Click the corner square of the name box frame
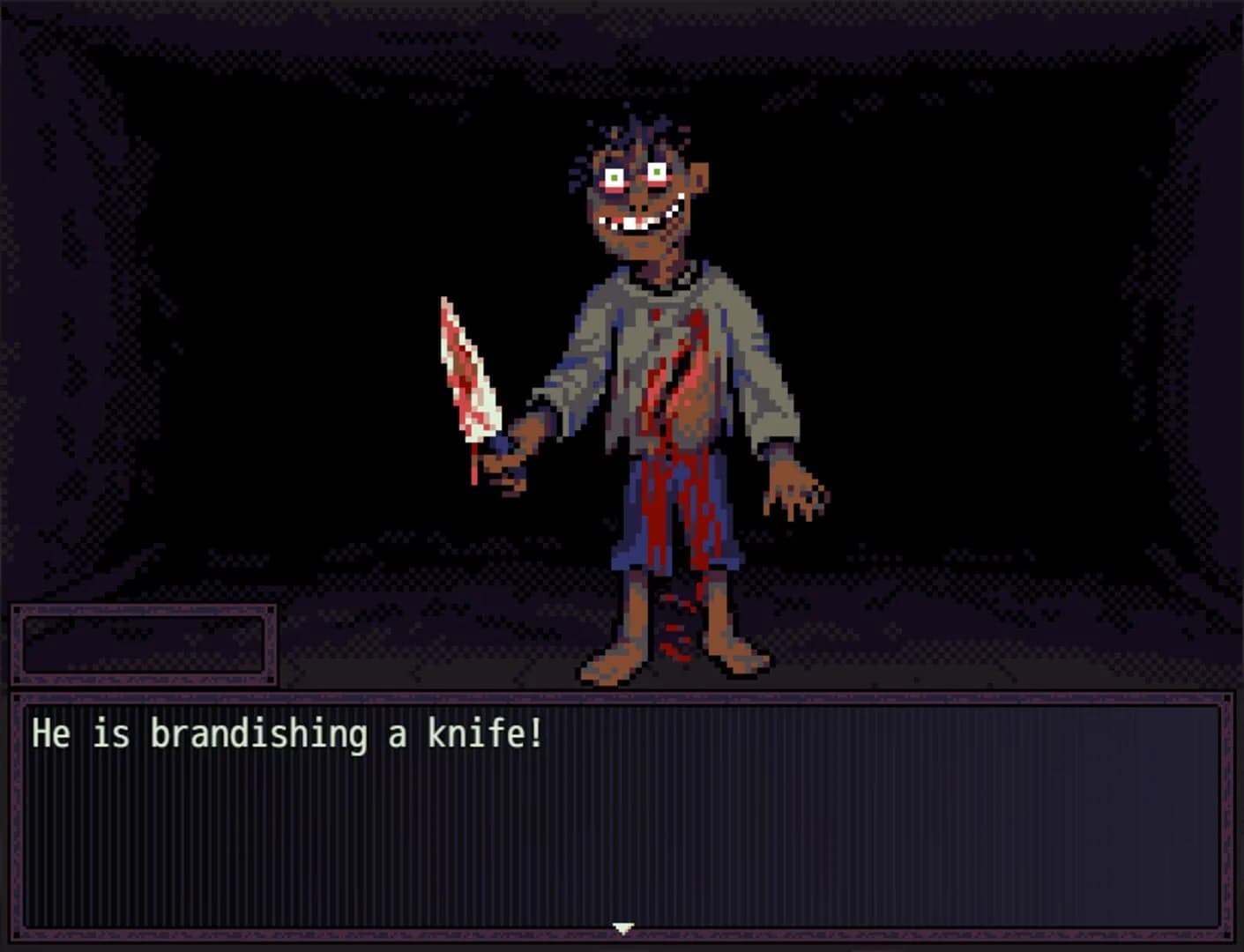Screen dimensions: 1244x952 pos(16,610)
